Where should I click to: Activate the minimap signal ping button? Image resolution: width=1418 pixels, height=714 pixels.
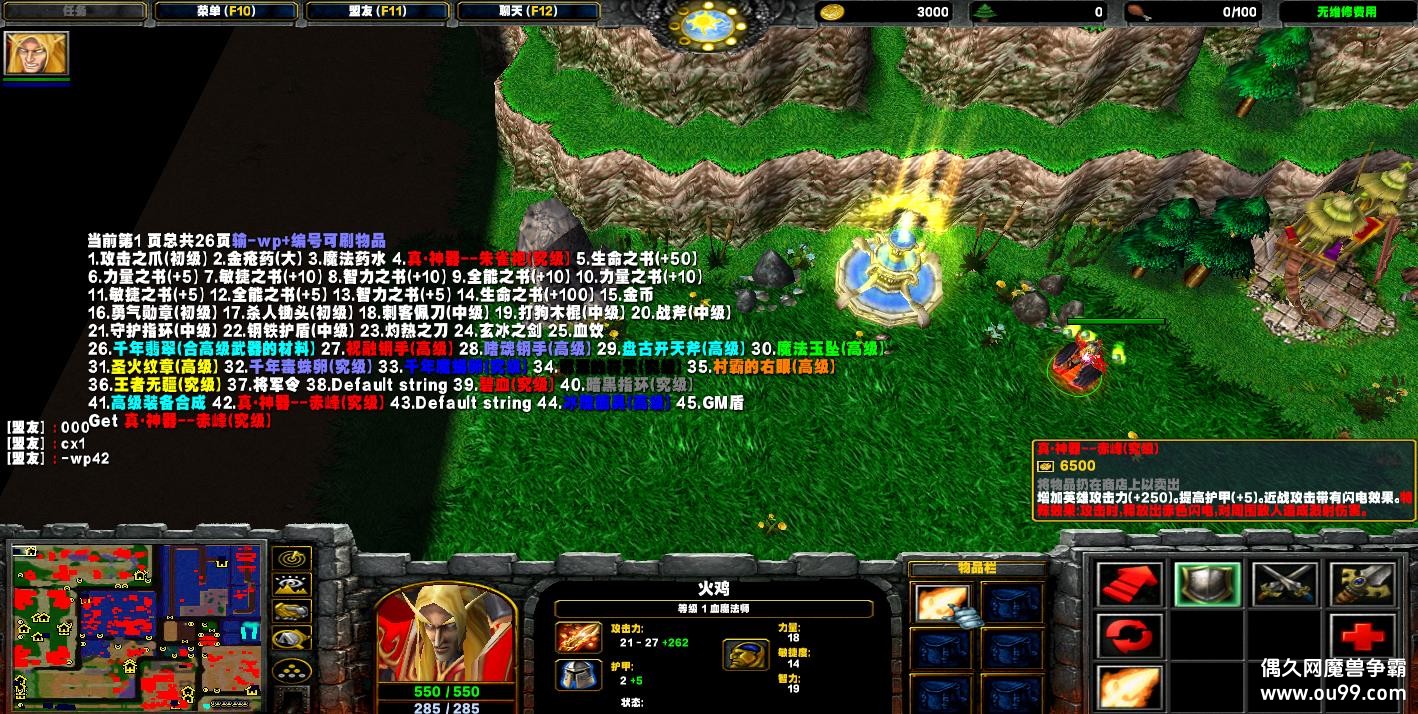[x=292, y=559]
